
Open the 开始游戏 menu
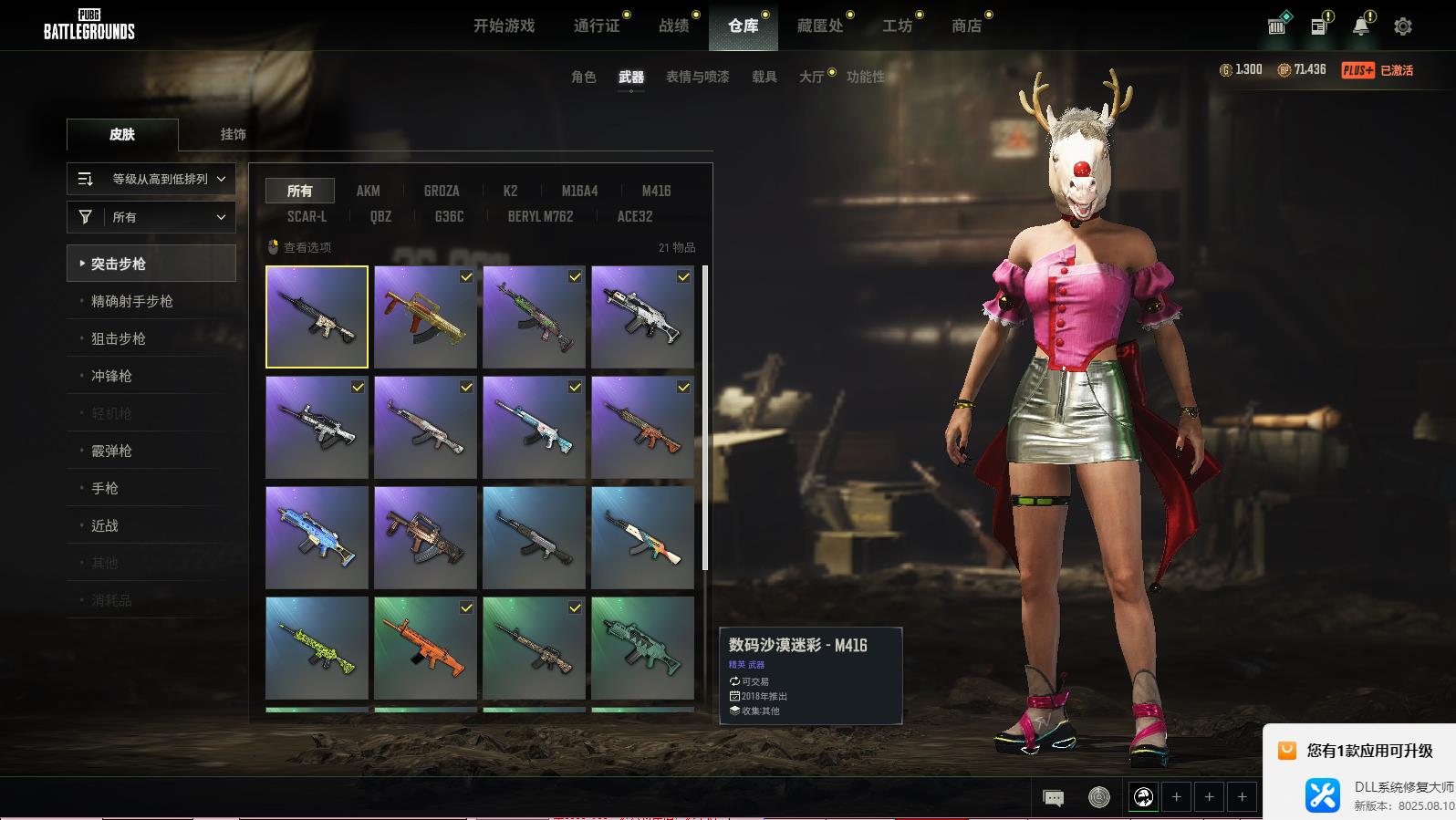[x=504, y=26]
